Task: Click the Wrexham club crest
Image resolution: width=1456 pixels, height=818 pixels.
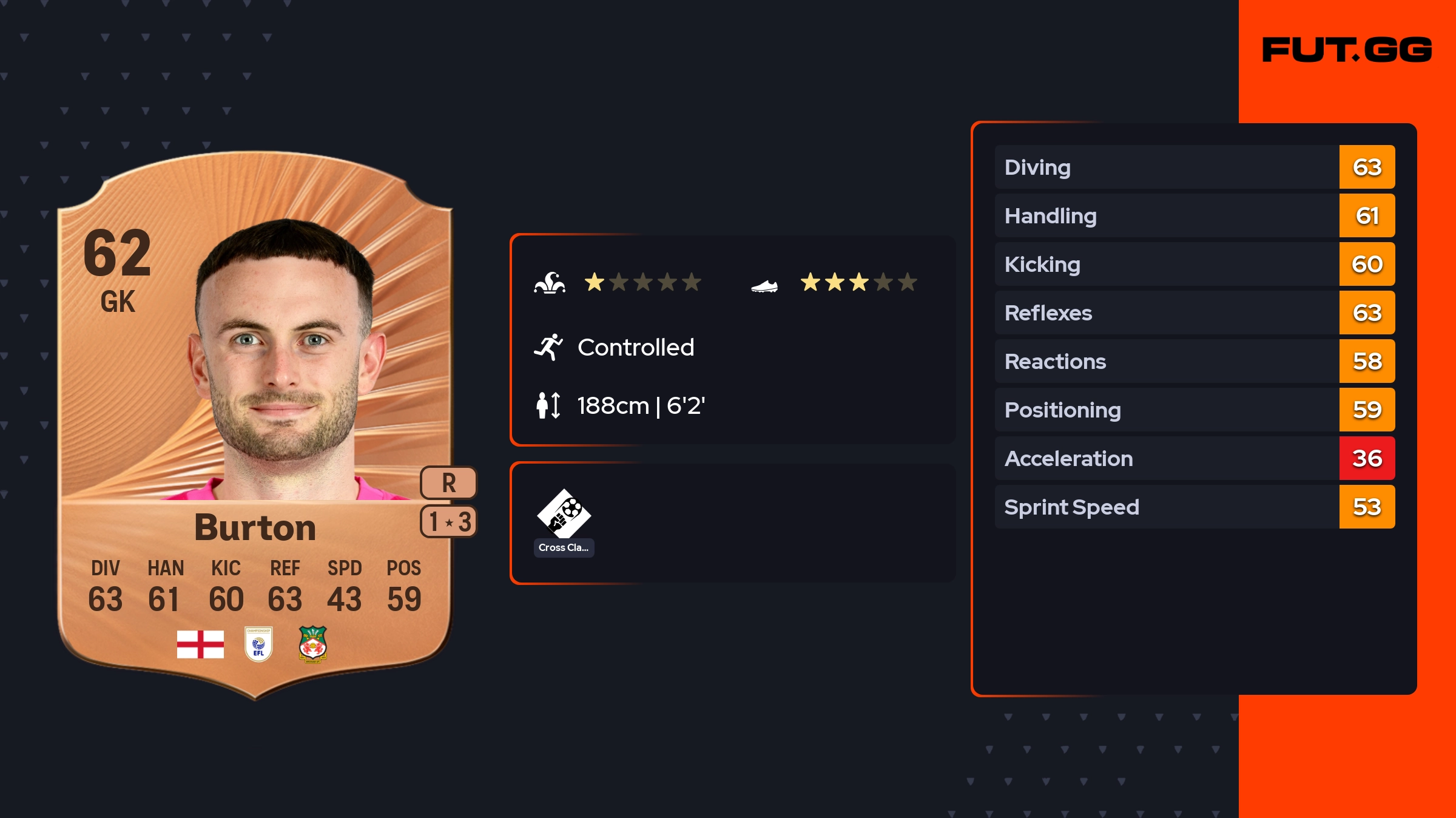Action: tap(313, 644)
